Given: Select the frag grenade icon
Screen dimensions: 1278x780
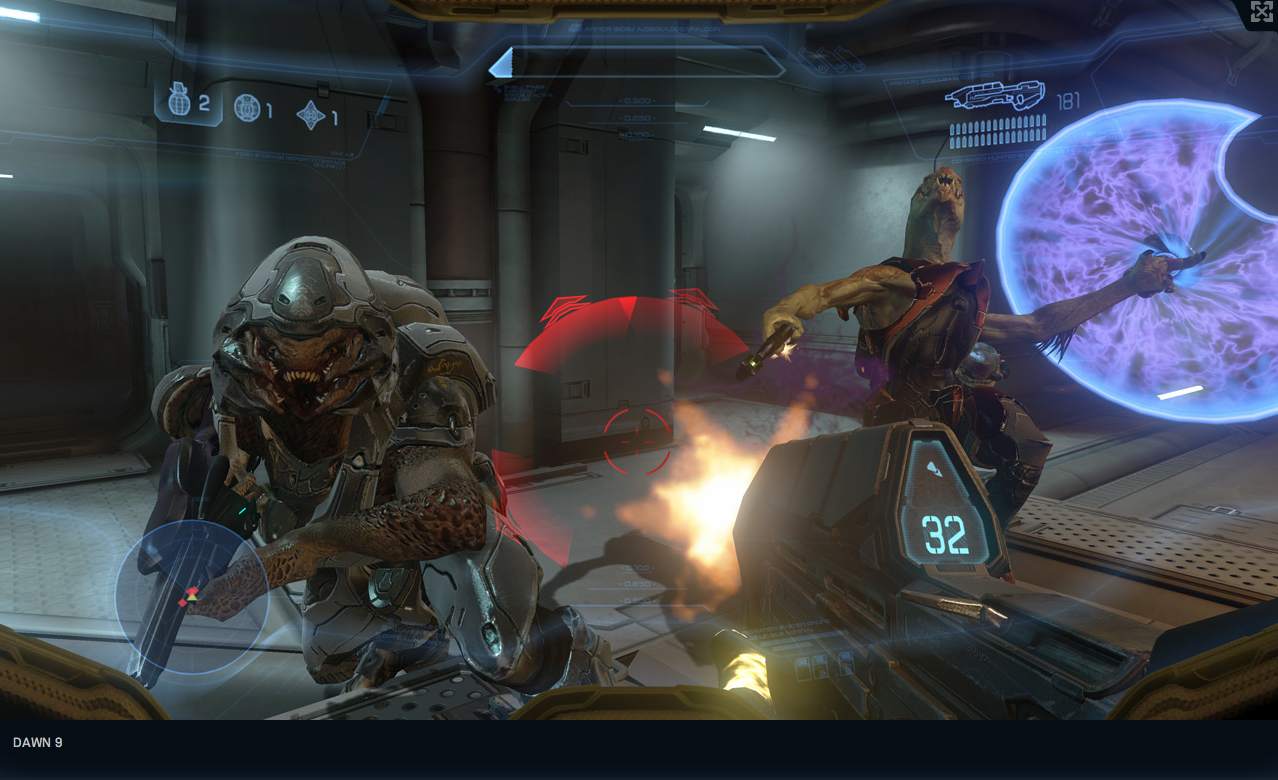Looking at the screenshot, I should [x=180, y=100].
